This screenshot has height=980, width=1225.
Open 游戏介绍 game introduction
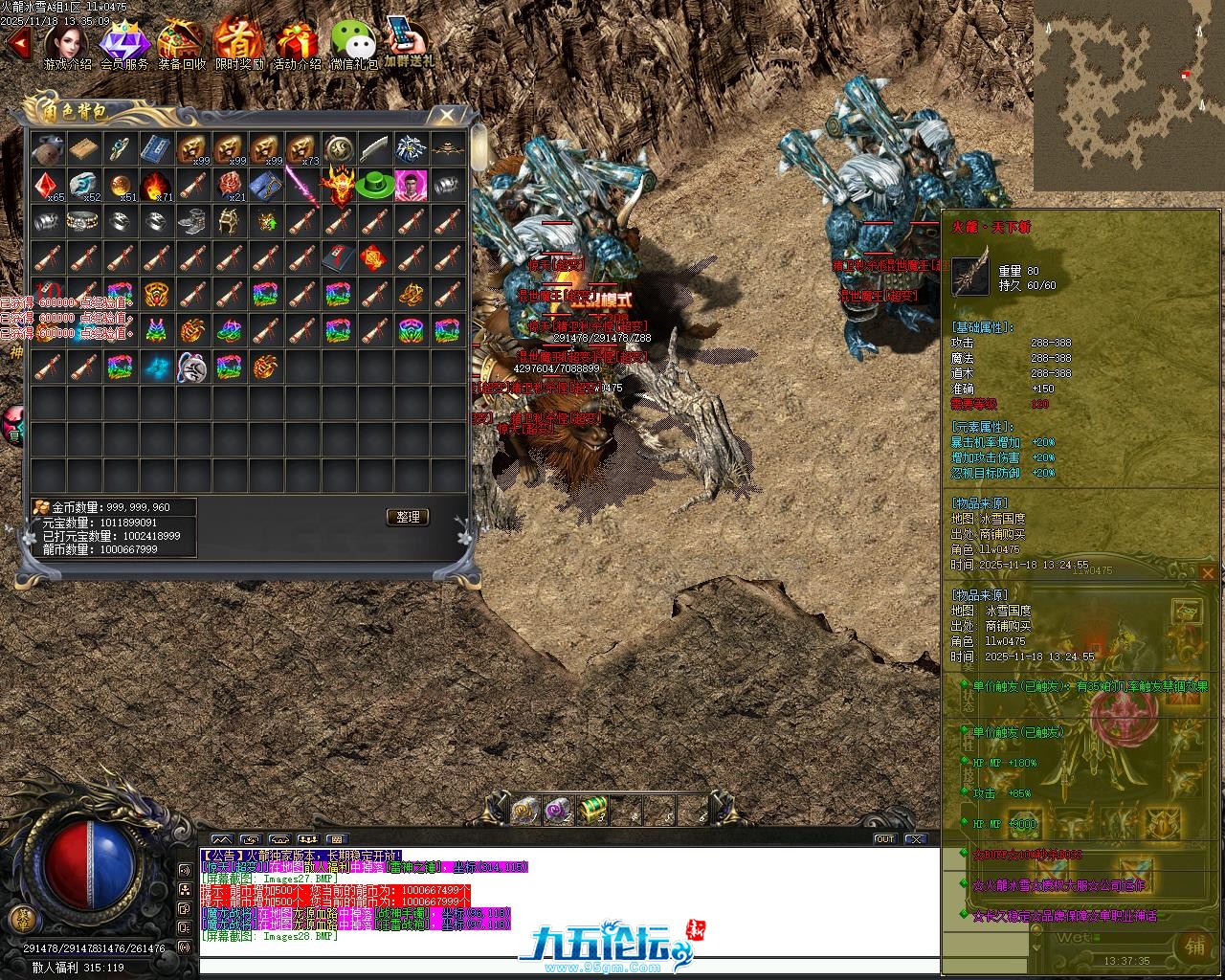point(67,43)
